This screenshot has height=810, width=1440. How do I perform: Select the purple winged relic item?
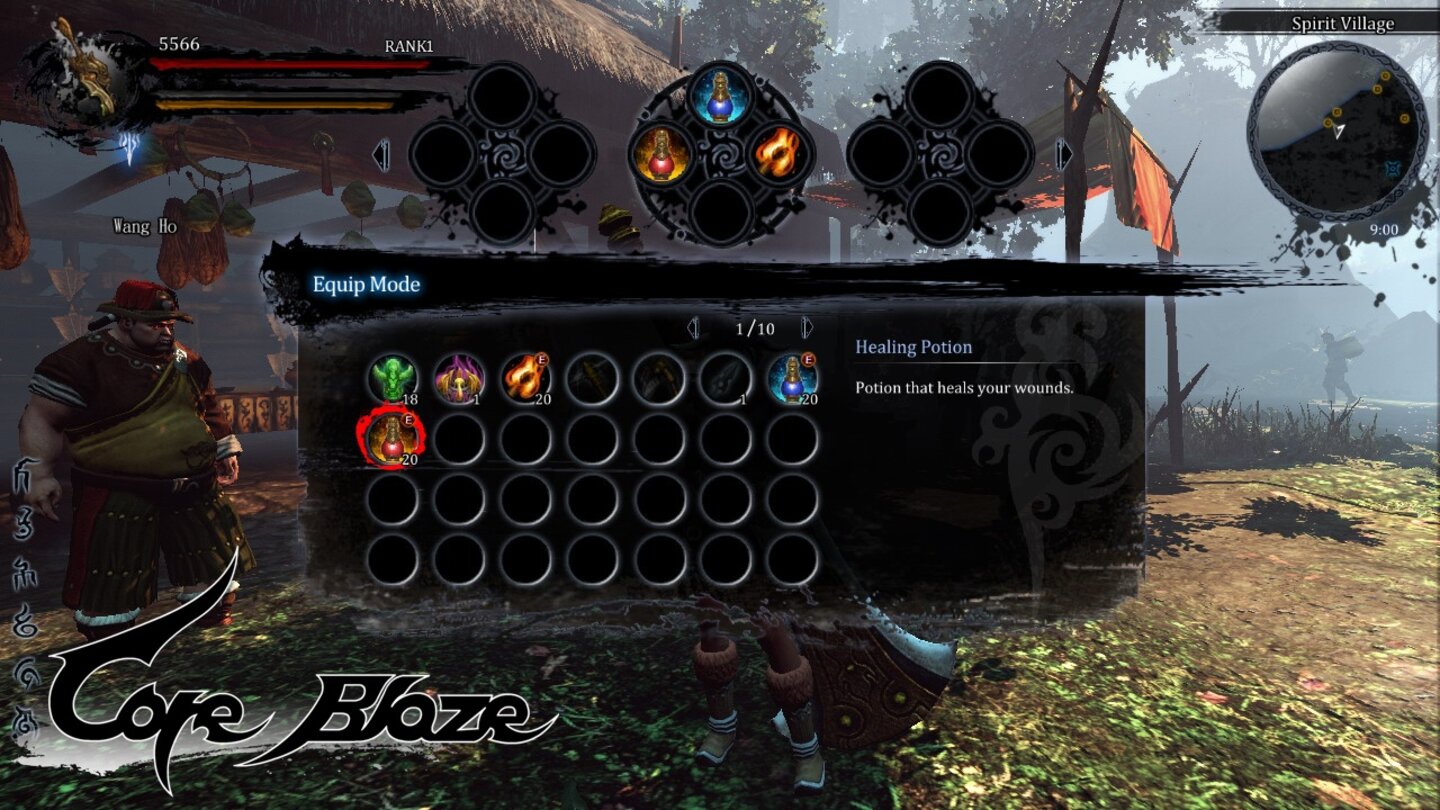[458, 378]
